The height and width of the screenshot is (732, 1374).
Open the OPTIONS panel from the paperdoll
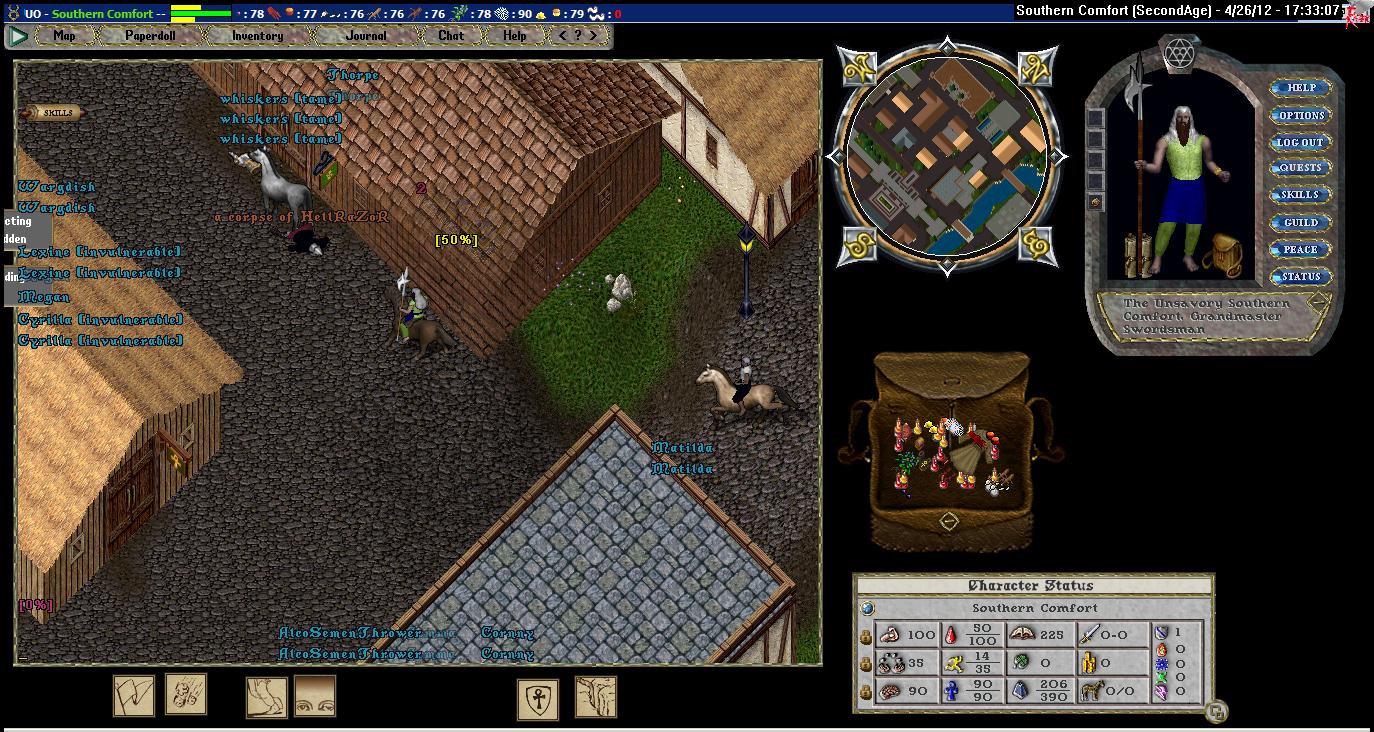pos(1300,115)
